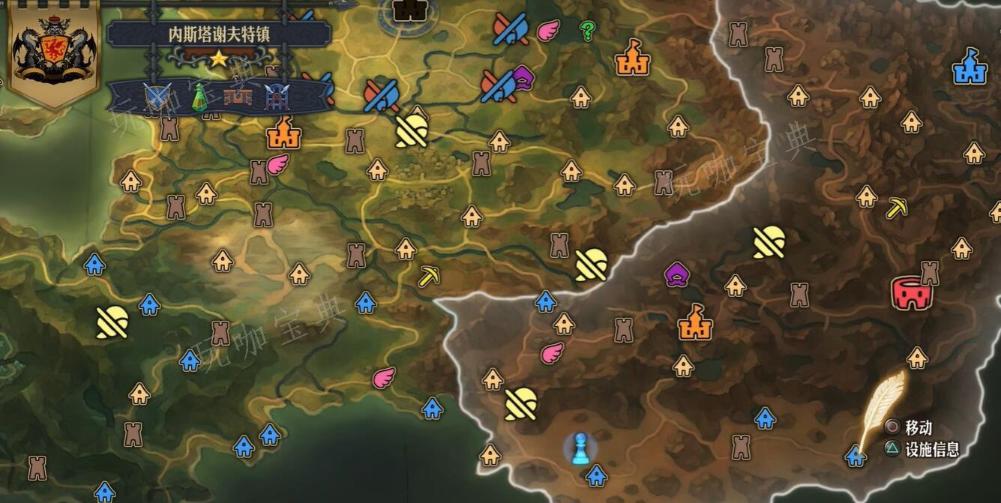Click the green potion facility icon
This screenshot has height=503, width=1001.
pos(199,96)
